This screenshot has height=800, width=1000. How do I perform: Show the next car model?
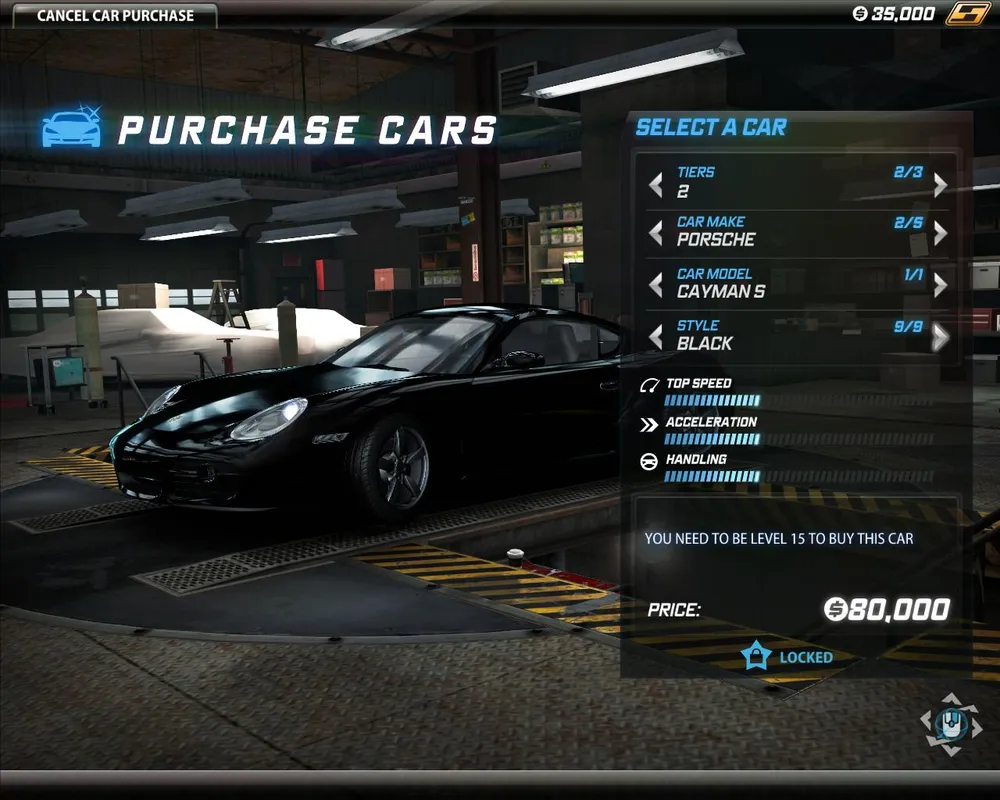(940, 285)
